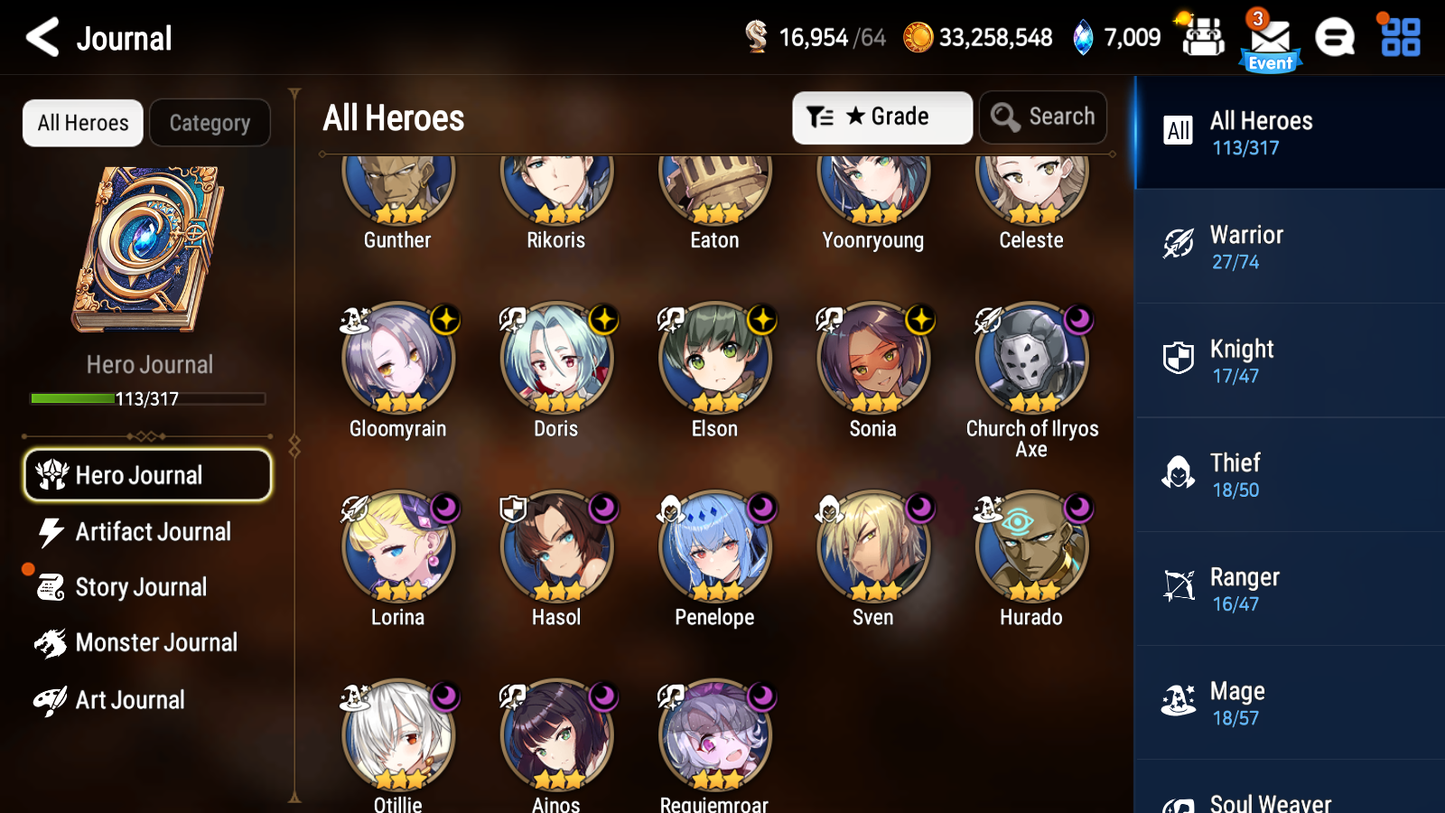Open the Art Journal entry
The height and width of the screenshot is (813, 1445).
click(x=130, y=699)
